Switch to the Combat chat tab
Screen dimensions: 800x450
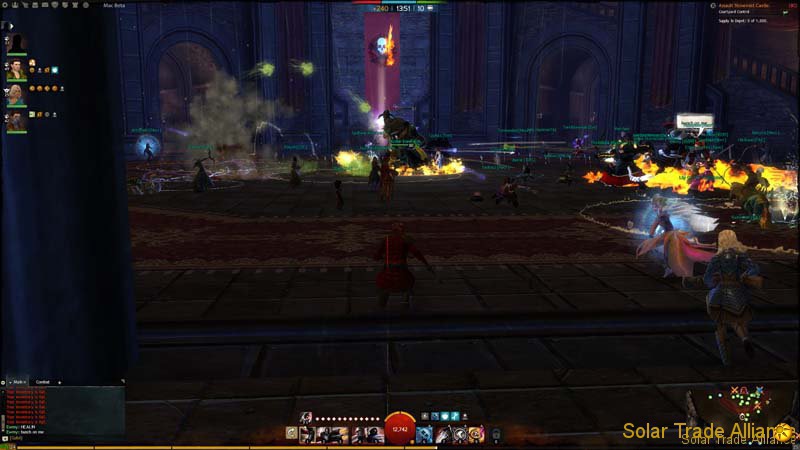[x=43, y=382]
